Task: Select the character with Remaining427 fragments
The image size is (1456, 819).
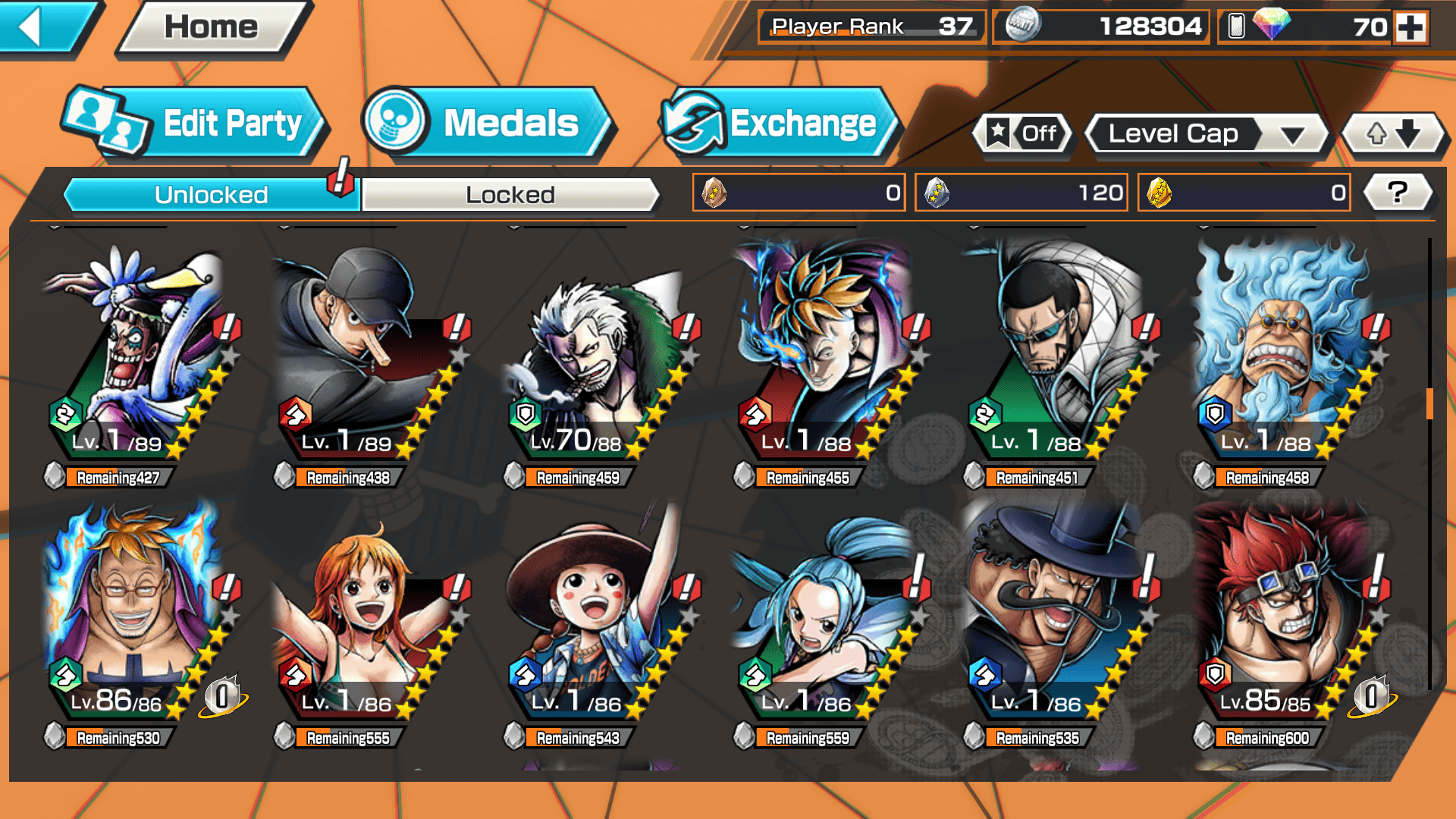Action: [x=136, y=356]
